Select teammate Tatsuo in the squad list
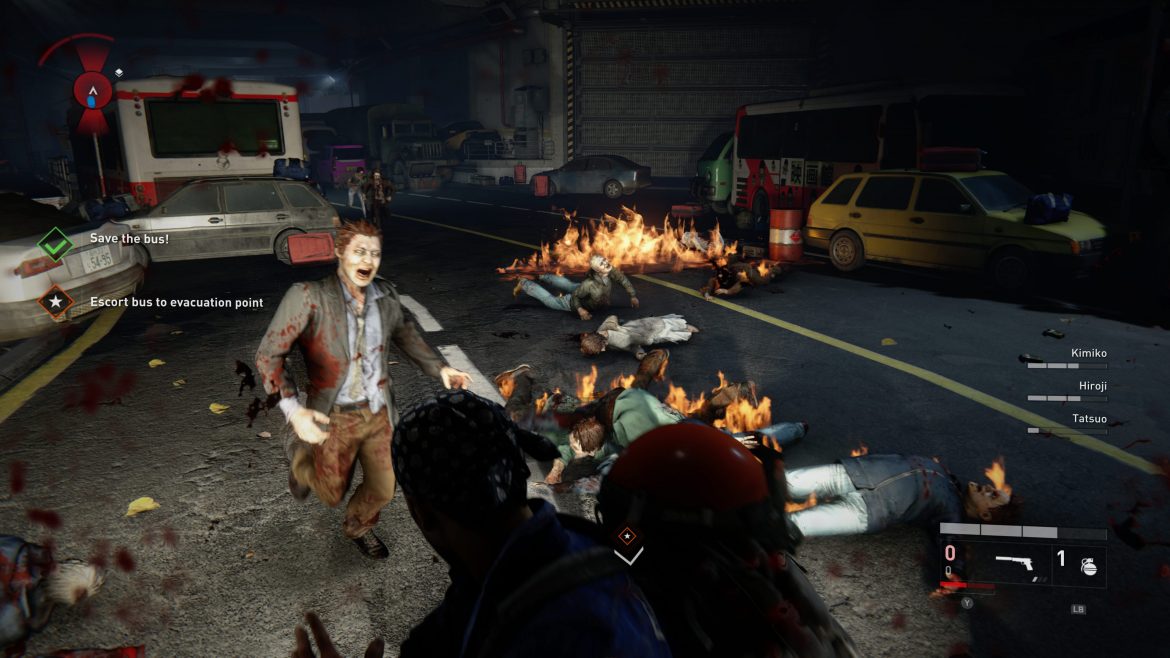The image size is (1170, 658). pyautogui.click(x=1090, y=418)
